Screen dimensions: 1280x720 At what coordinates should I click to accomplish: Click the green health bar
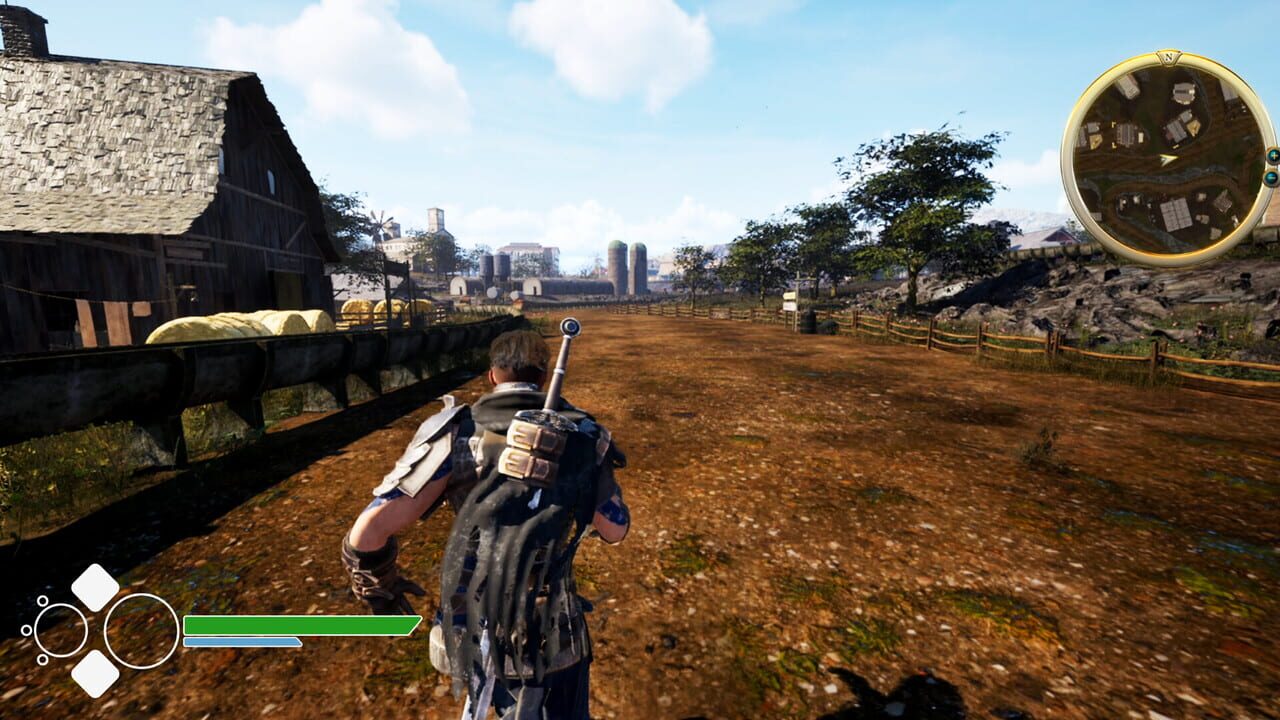(x=299, y=625)
